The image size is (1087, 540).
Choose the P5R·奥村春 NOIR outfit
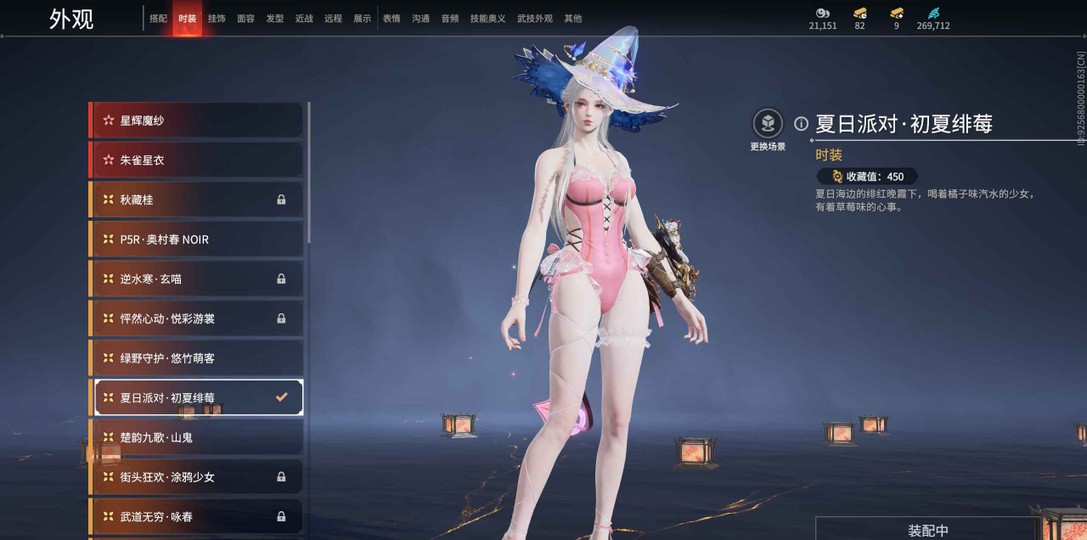click(x=197, y=239)
